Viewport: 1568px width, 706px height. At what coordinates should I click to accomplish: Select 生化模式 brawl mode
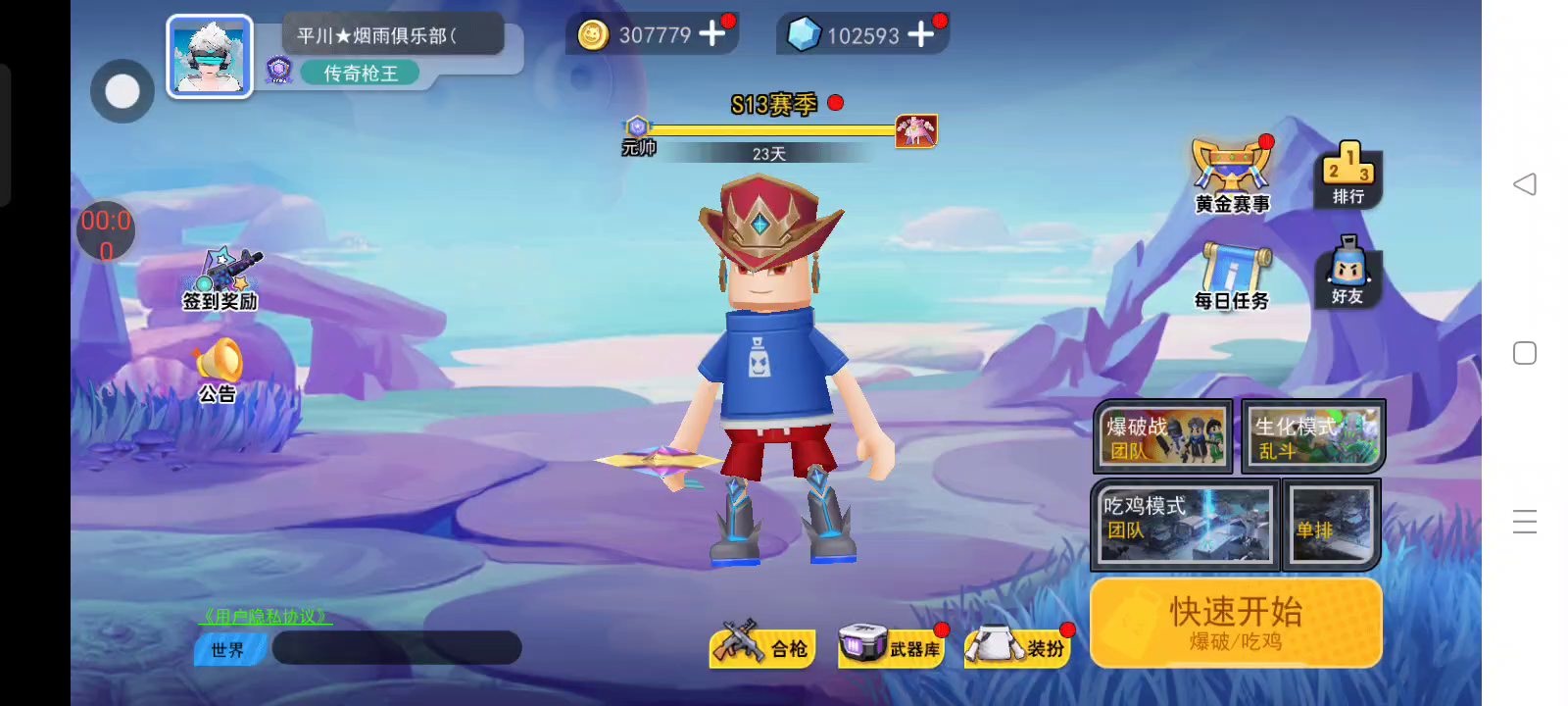1313,436
